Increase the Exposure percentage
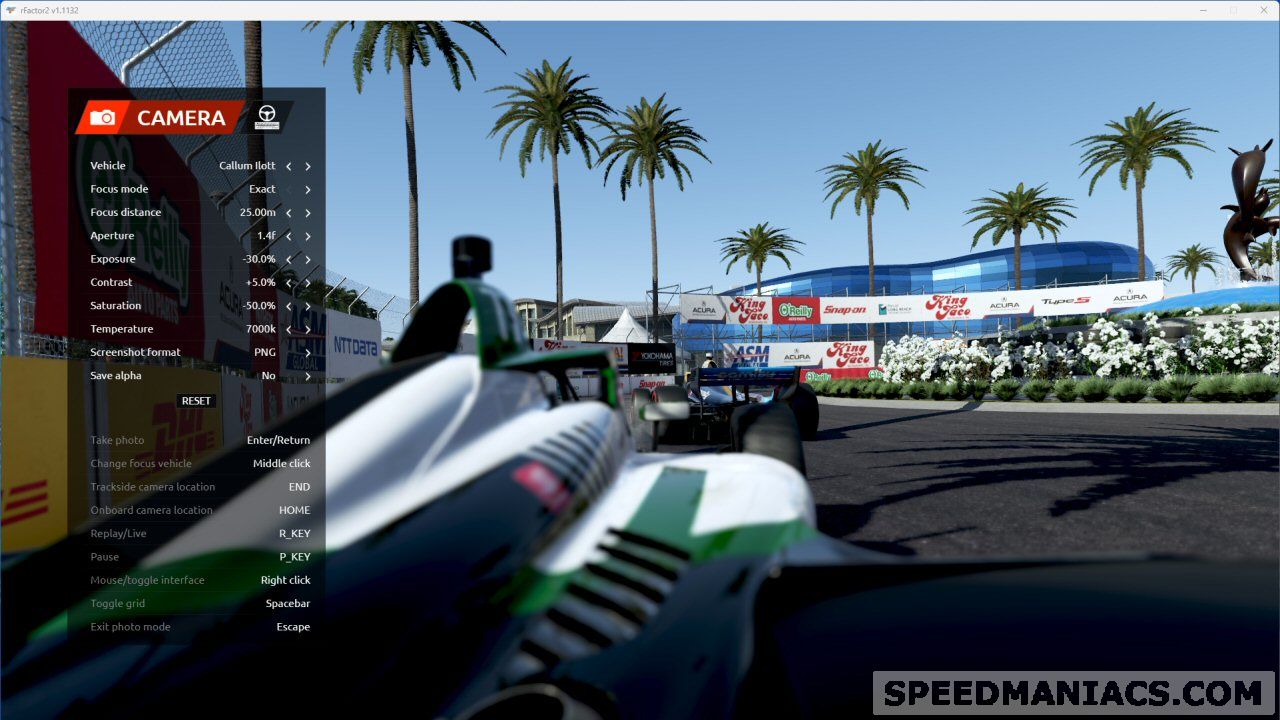The height and width of the screenshot is (720, 1280). (308, 259)
